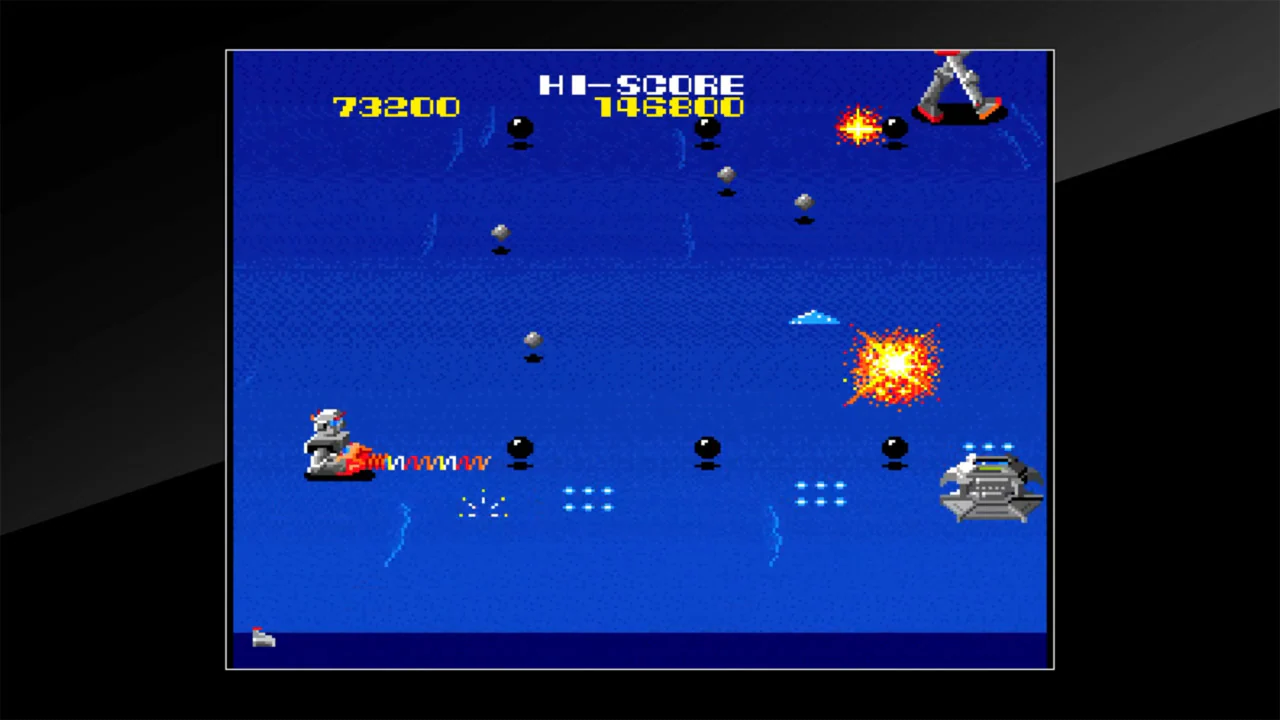This screenshot has height=720, width=1280.
Task: Click the triple-dot cluster beside the enemy tank
Action: coord(820,495)
